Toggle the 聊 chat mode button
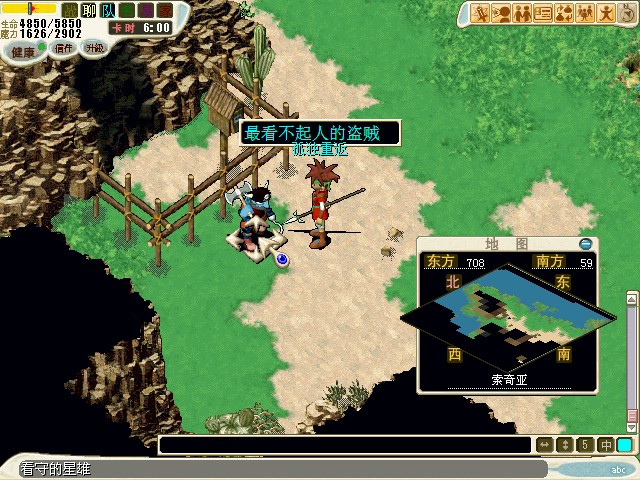This screenshot has width=640, height=480. click(89, 10)
